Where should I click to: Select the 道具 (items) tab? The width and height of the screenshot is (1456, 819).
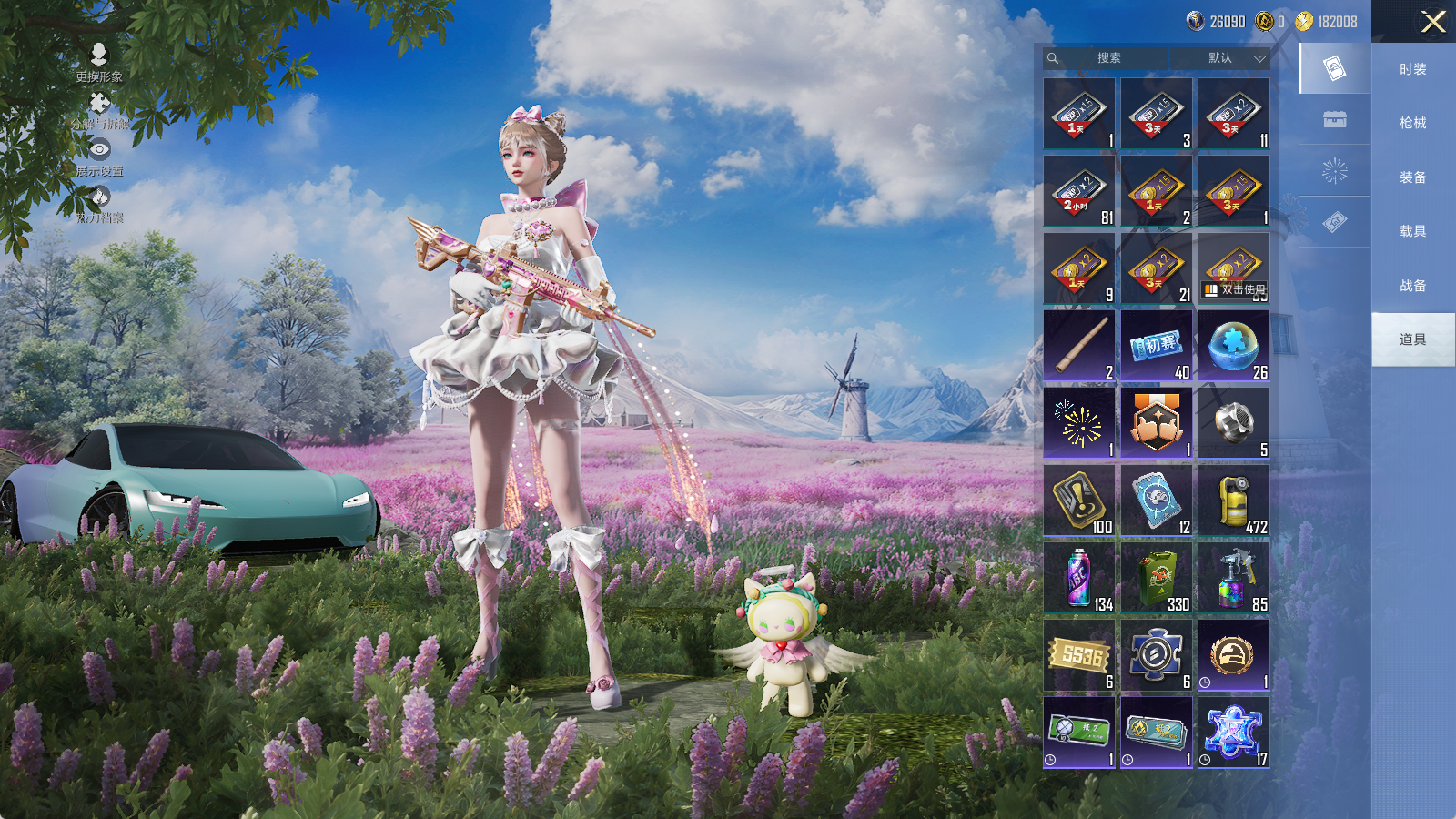pos(1412,339)
